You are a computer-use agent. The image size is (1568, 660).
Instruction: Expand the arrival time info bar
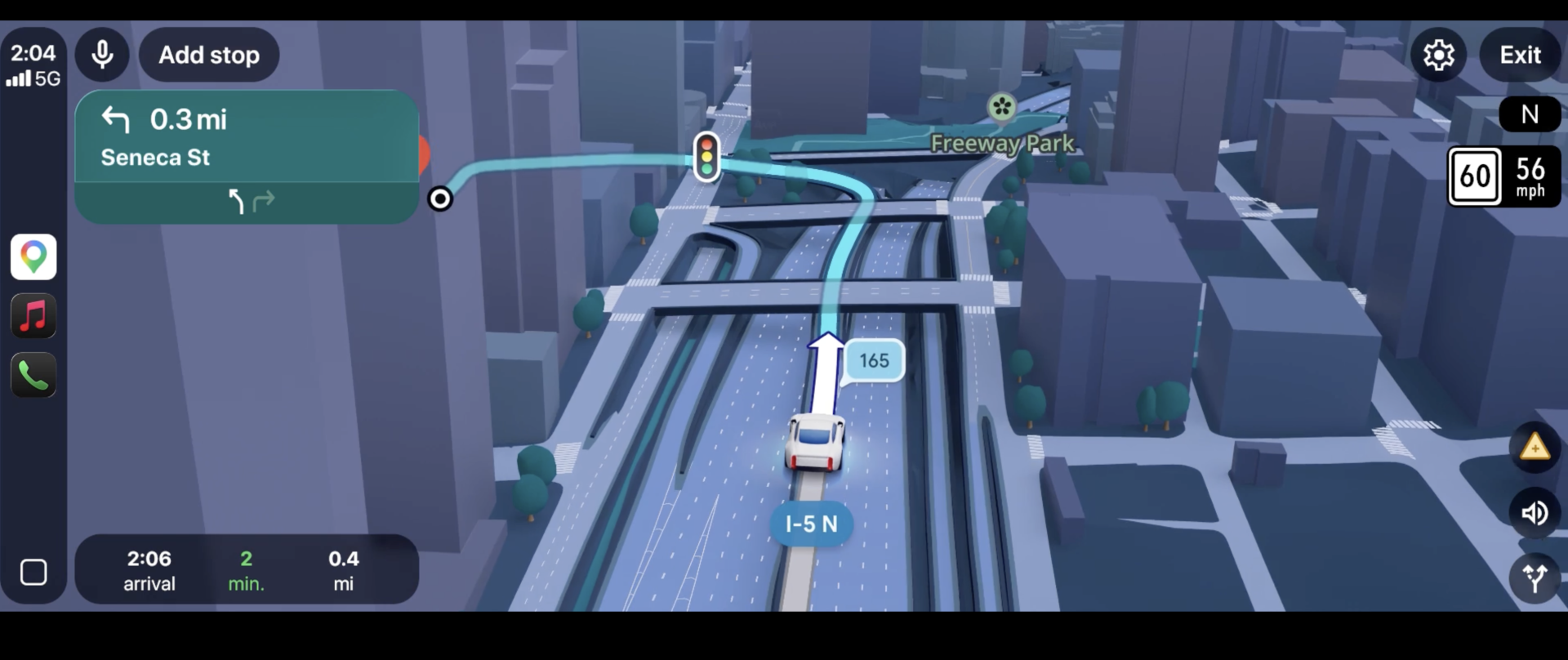pos(245,569)
